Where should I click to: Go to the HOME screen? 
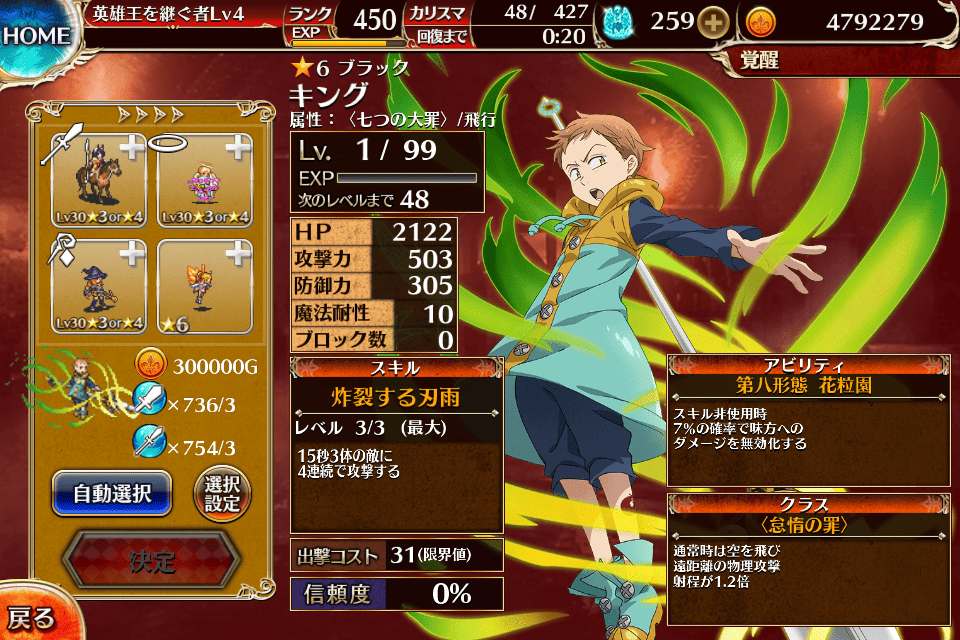tap(36, 37)
